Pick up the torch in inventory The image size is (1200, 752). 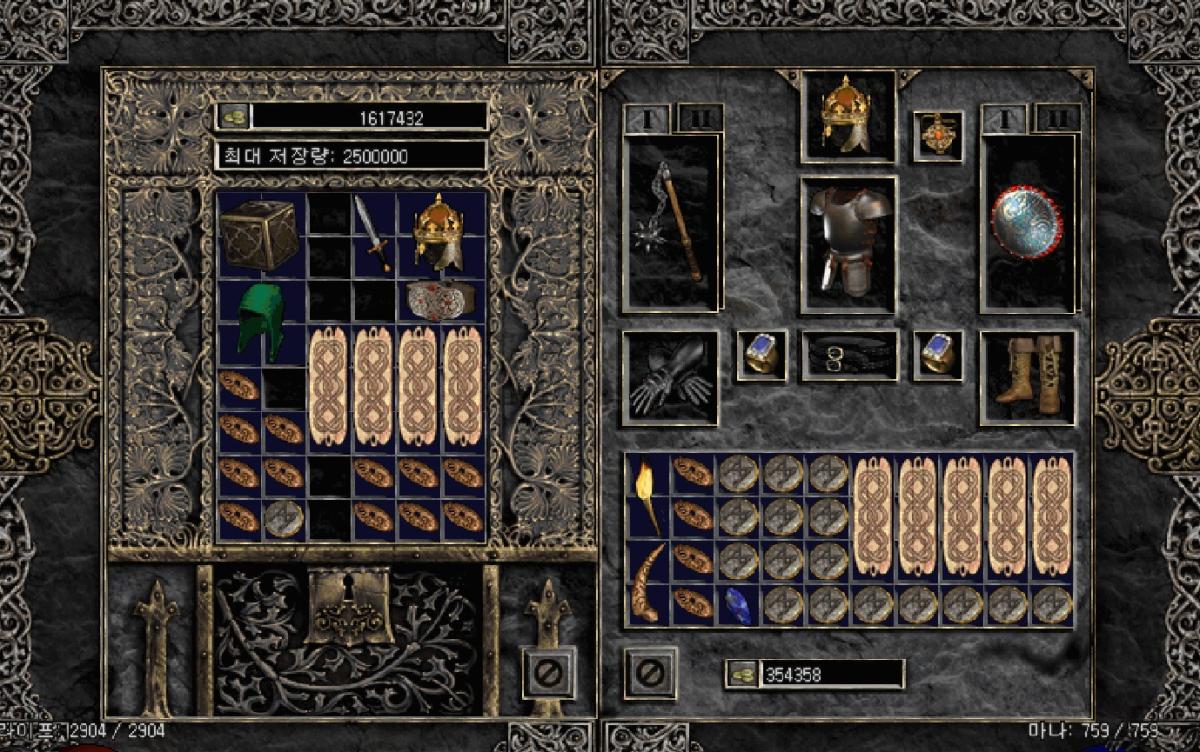(x=647, y=496)
